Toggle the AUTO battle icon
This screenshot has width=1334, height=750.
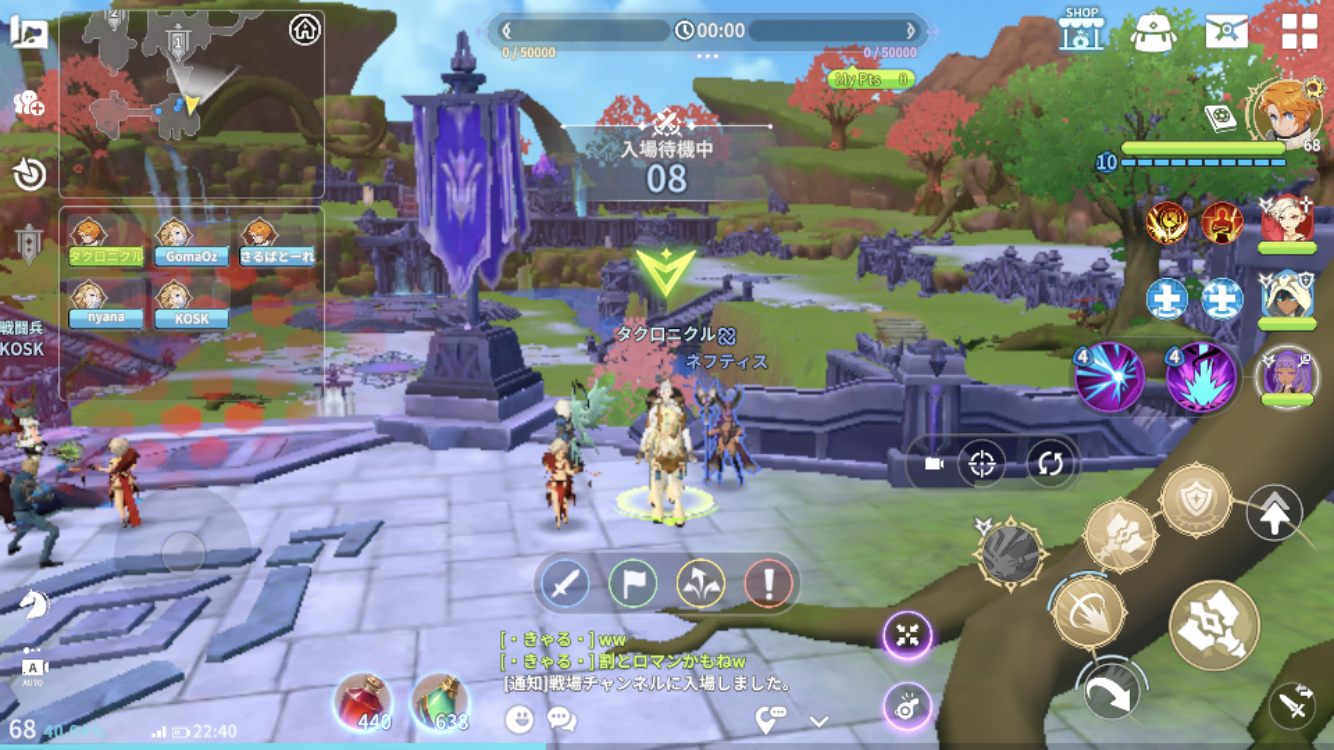pyautogui.click(x=33, y=668)
